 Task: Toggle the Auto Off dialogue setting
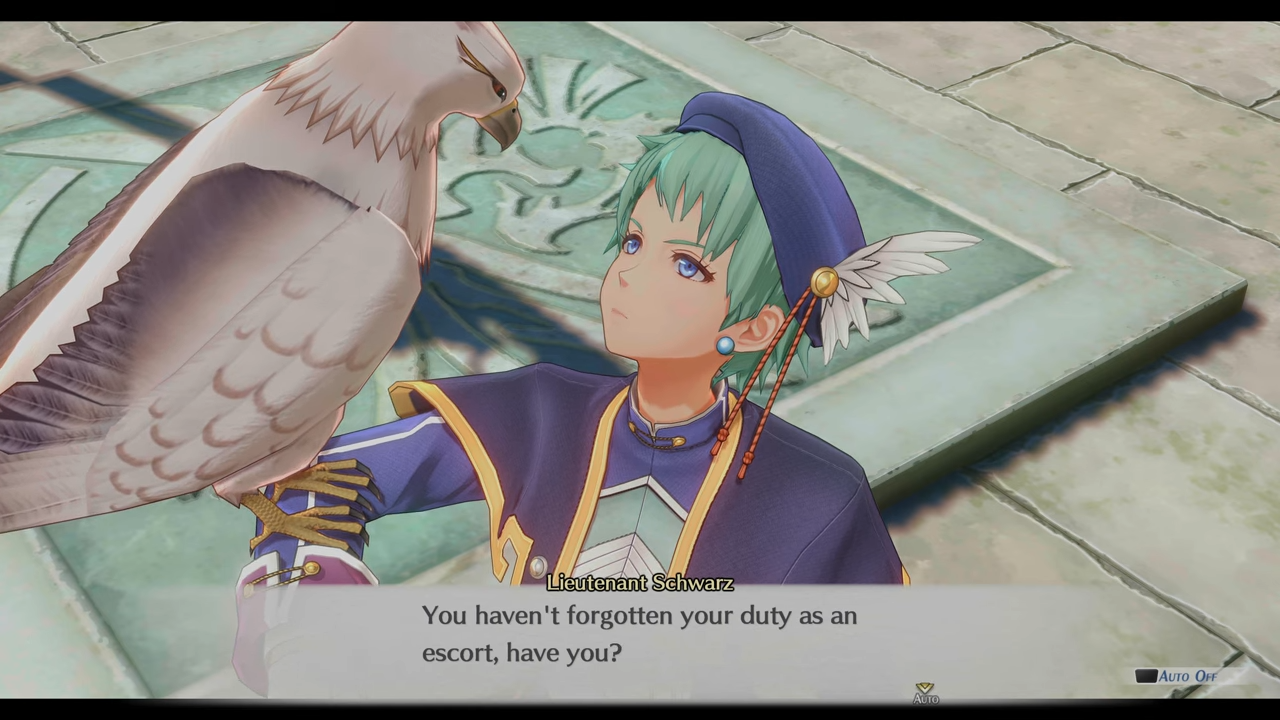coord(1177,677)
